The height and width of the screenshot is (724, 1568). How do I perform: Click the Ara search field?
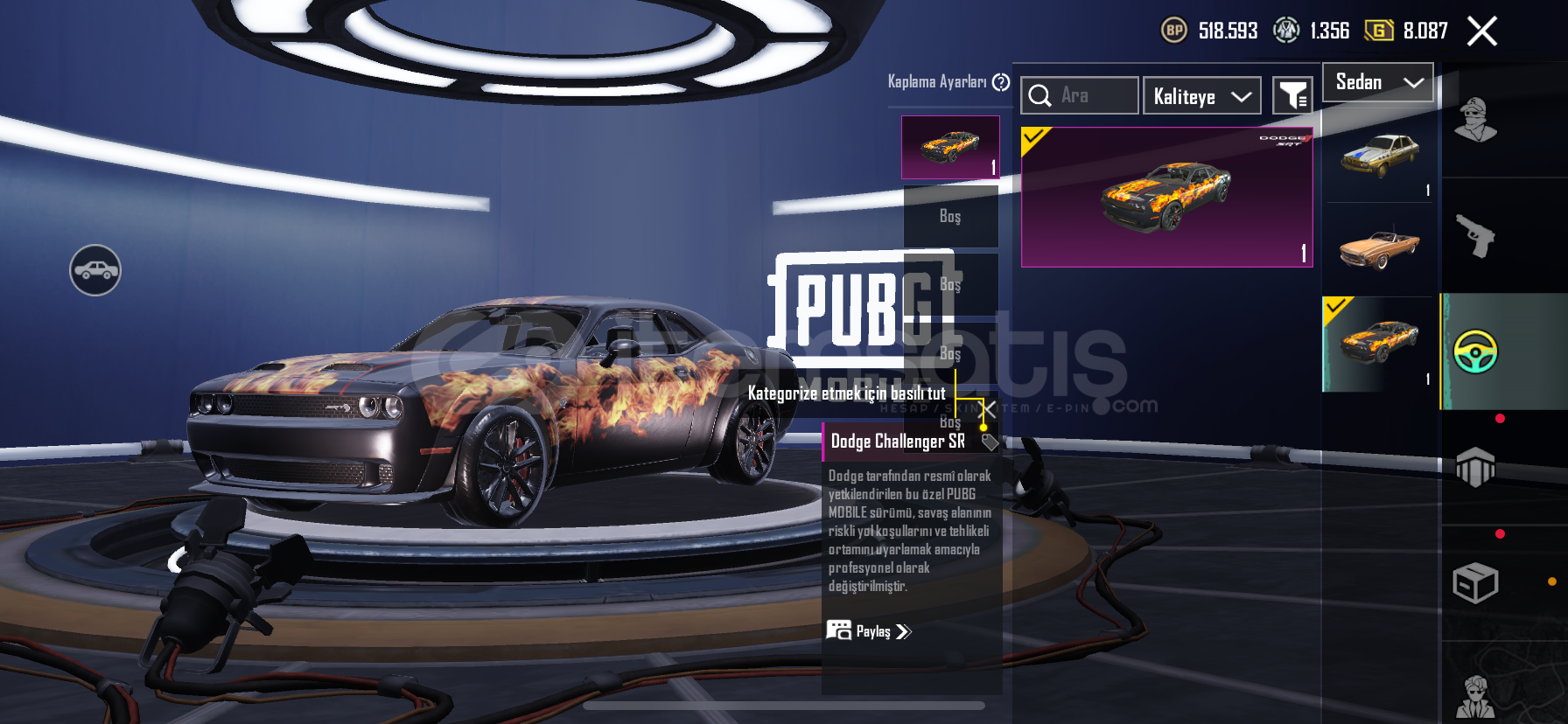pyautogui.click(x=1080, y=95)
